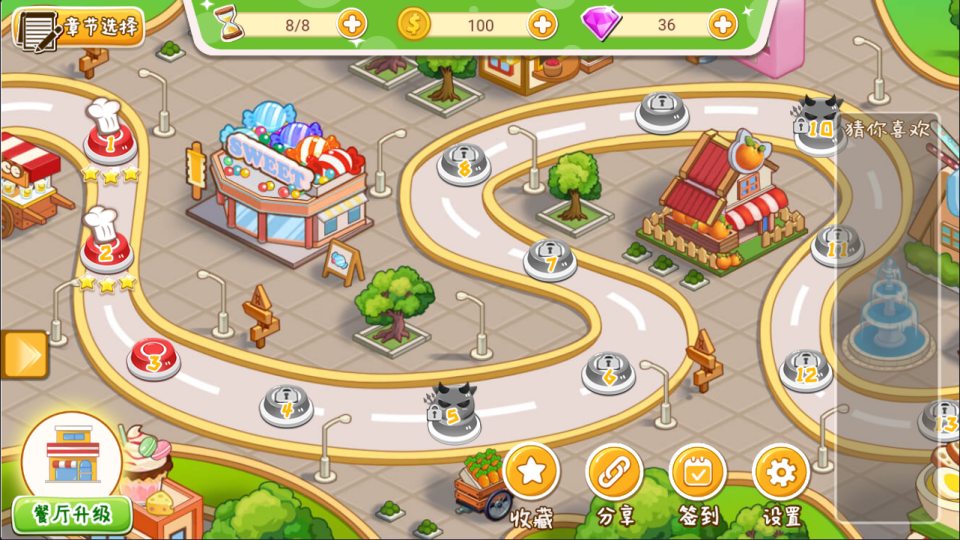Open the restaurant upgrade button
Screen dimensions: 960x540
tap(72, 515)
